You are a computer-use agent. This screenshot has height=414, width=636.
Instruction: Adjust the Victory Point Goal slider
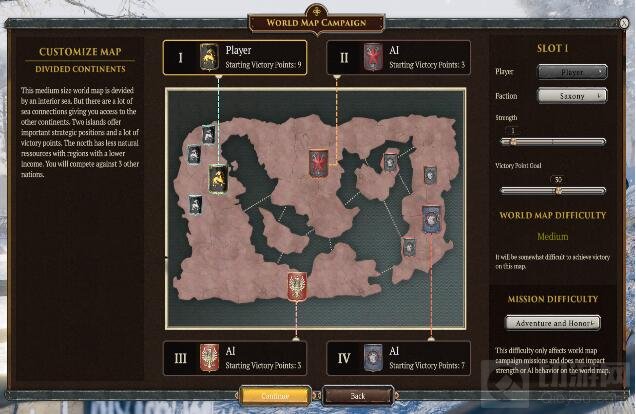click(x=558, y=190)
